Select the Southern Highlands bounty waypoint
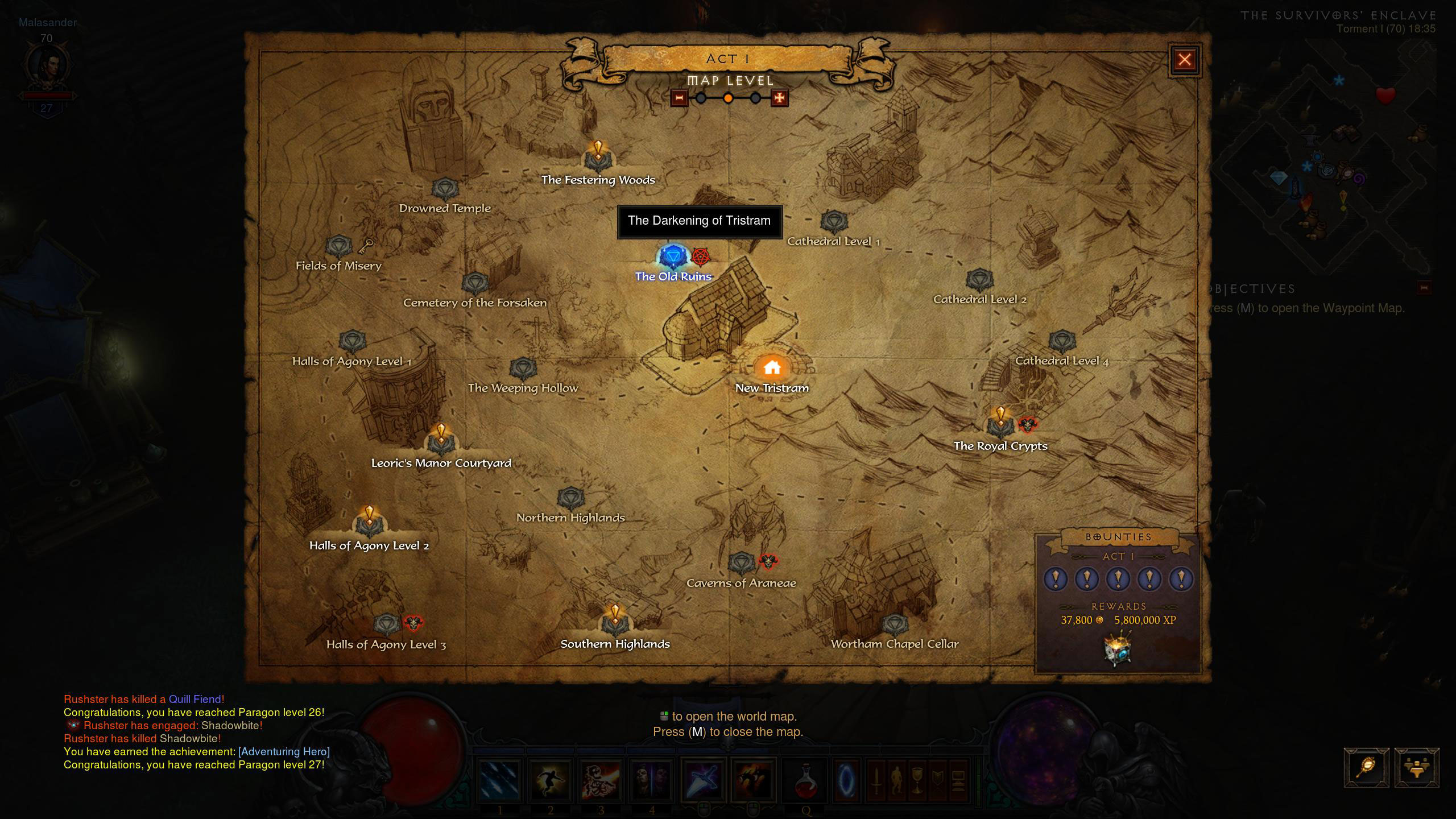1456x819 pixels. coord(615,623)
